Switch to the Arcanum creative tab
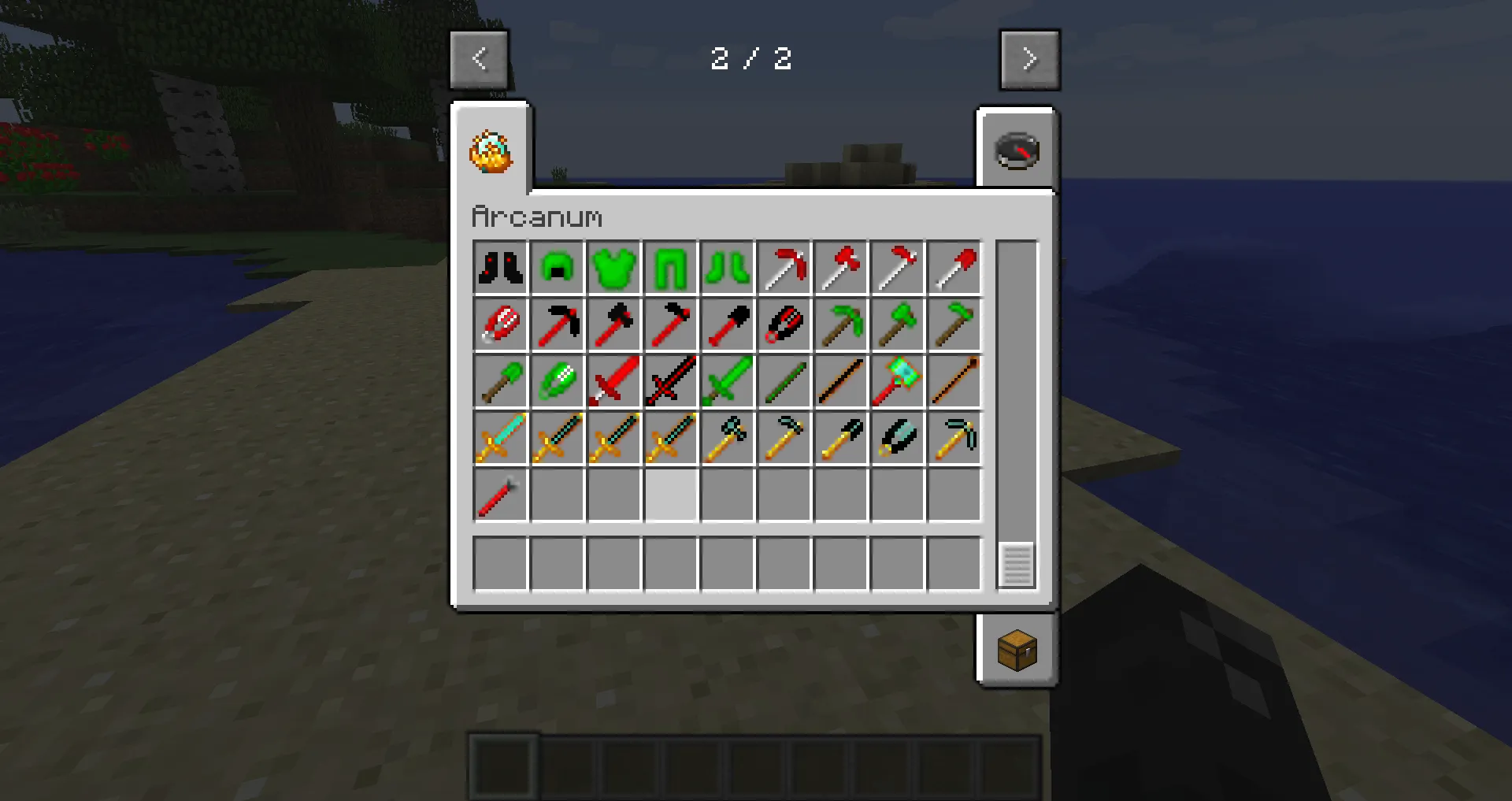Viewport: 1512px width, 801px height. coord(489,150)
